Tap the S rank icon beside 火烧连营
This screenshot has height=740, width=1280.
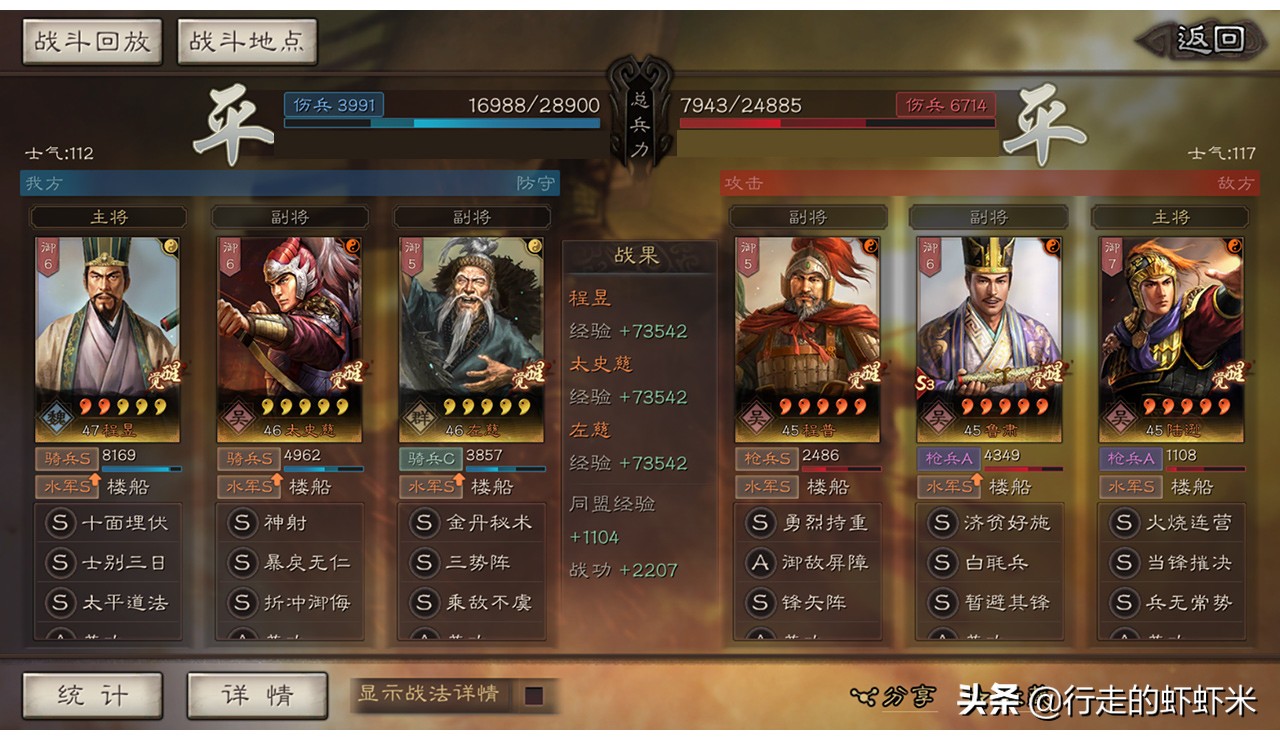coord(1123,522)
